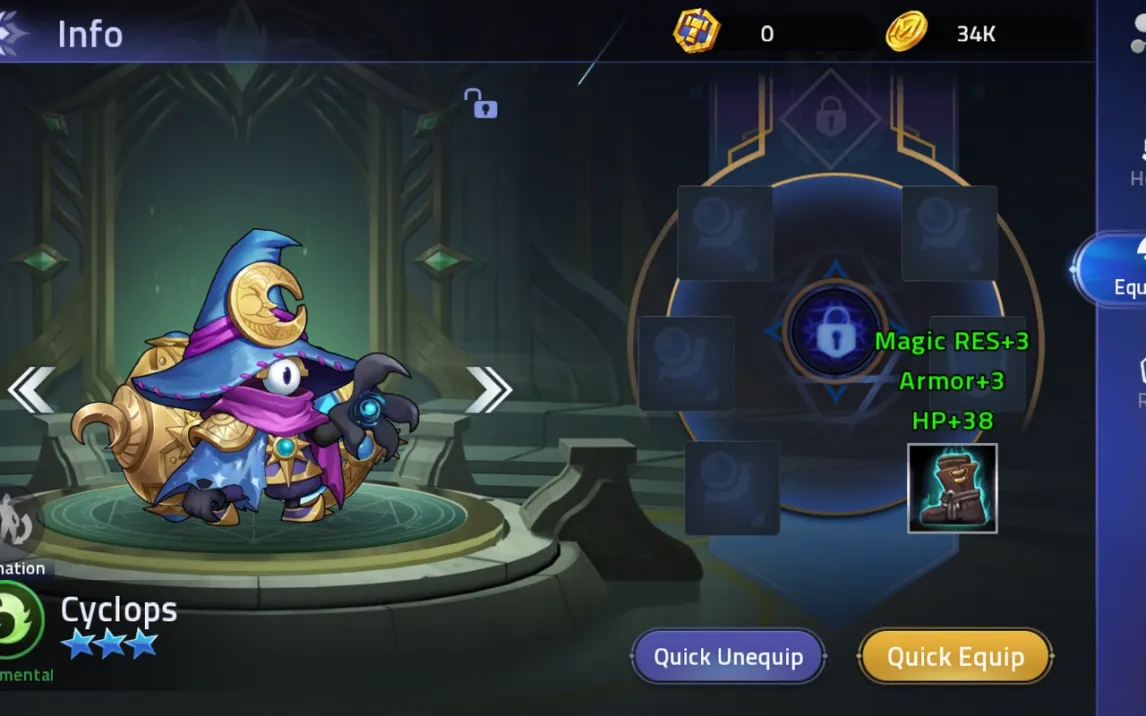The width and height of the screenshot is (1146, 716).
Task: Click the gold coin currency icon
Action: point(906,33)
